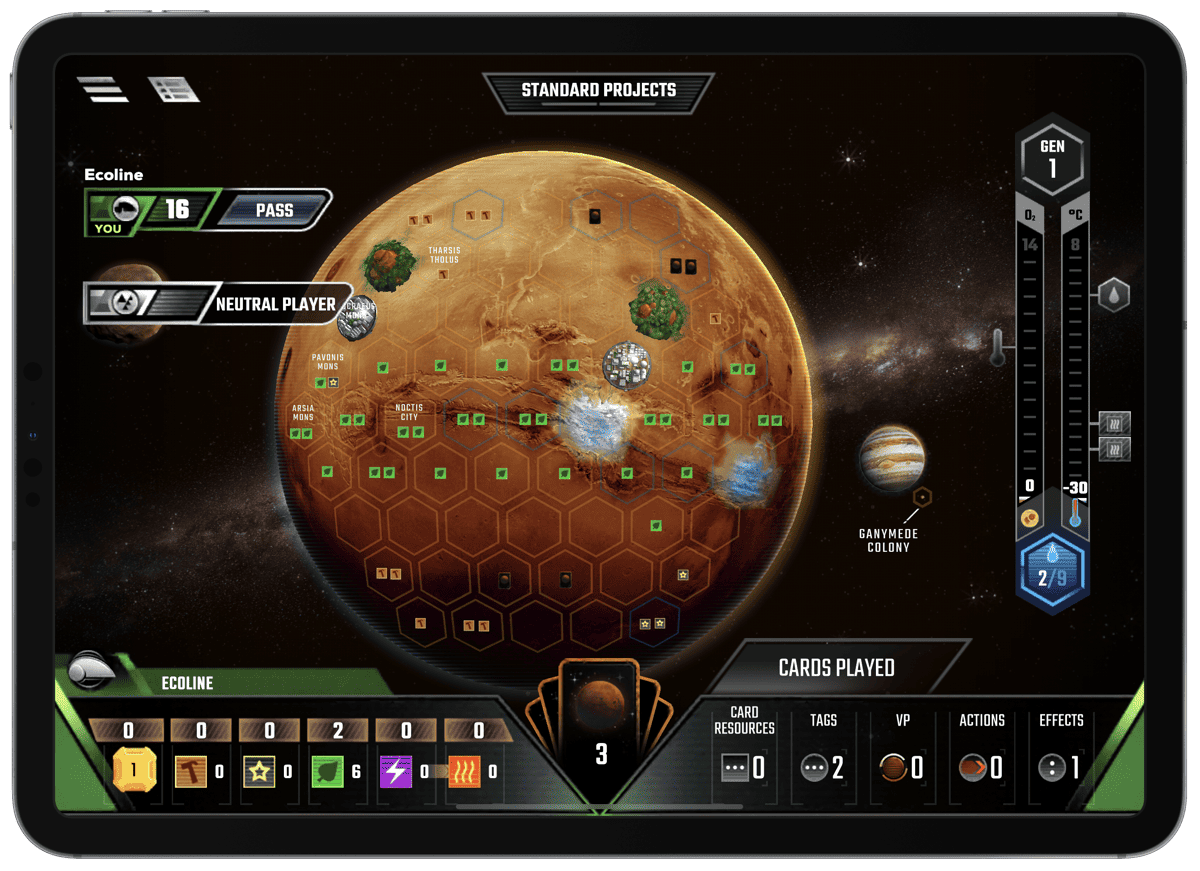Open the game log list icon
Viewport: 1200px width, 871px height.
[x=174, y=90]
